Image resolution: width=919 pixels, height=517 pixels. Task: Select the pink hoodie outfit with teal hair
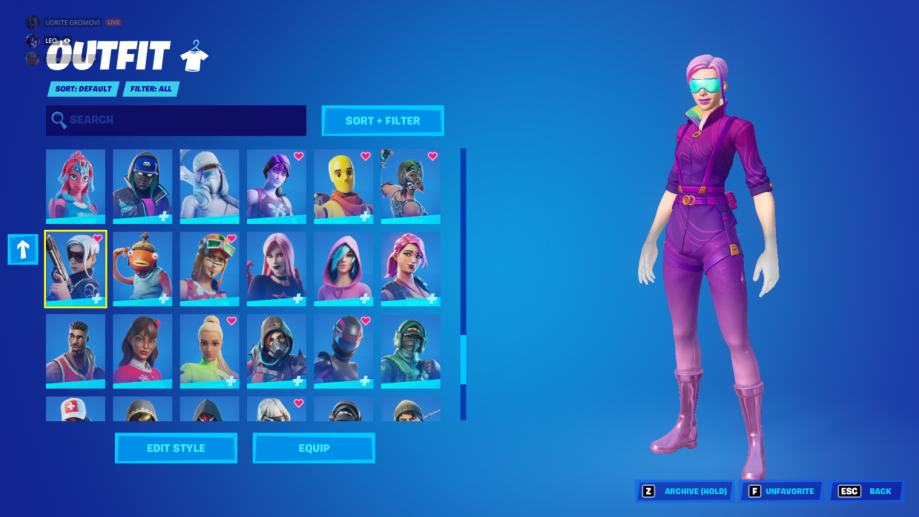click(343, 267)
